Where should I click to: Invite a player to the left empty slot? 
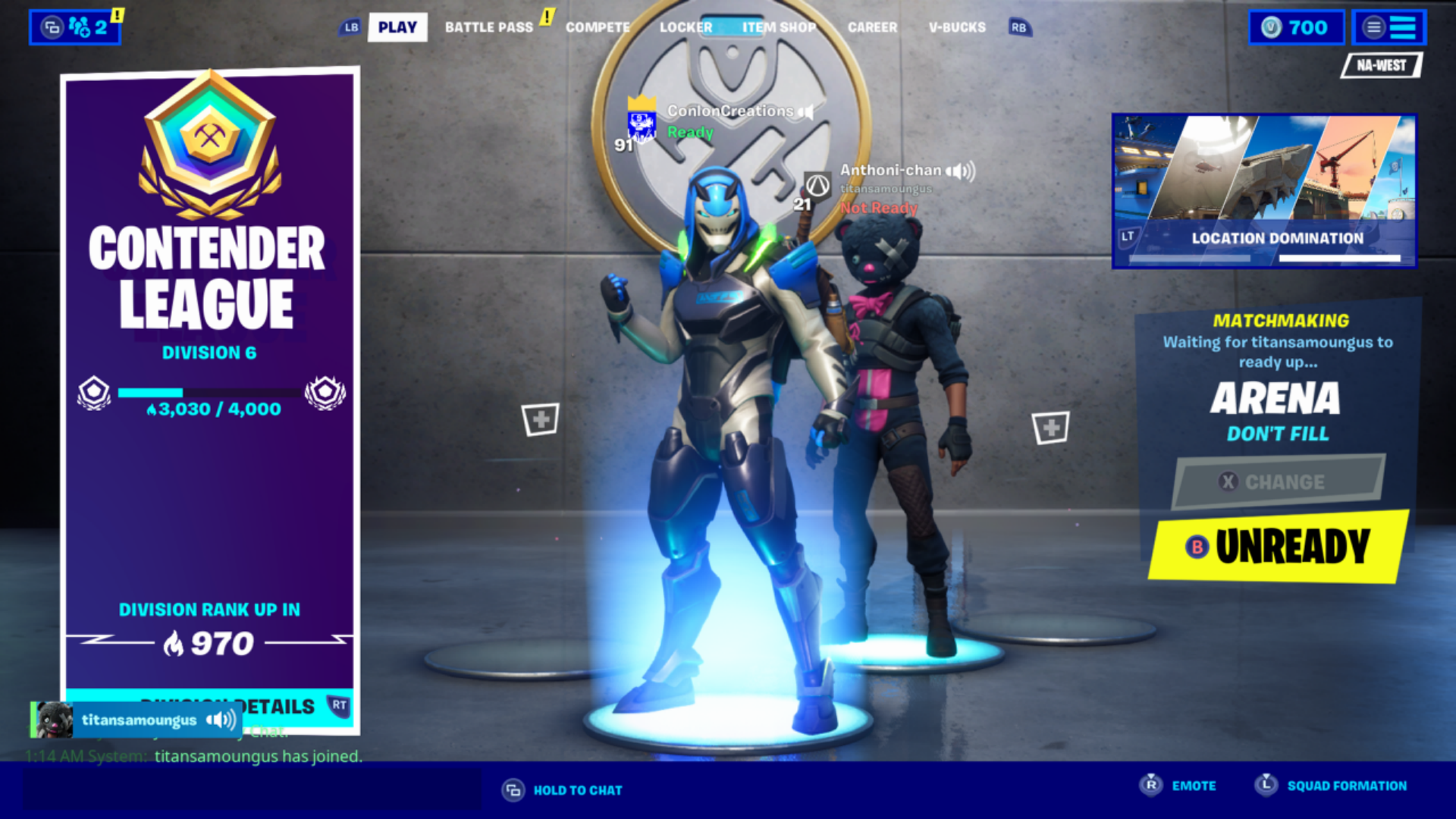pos(540,419)
